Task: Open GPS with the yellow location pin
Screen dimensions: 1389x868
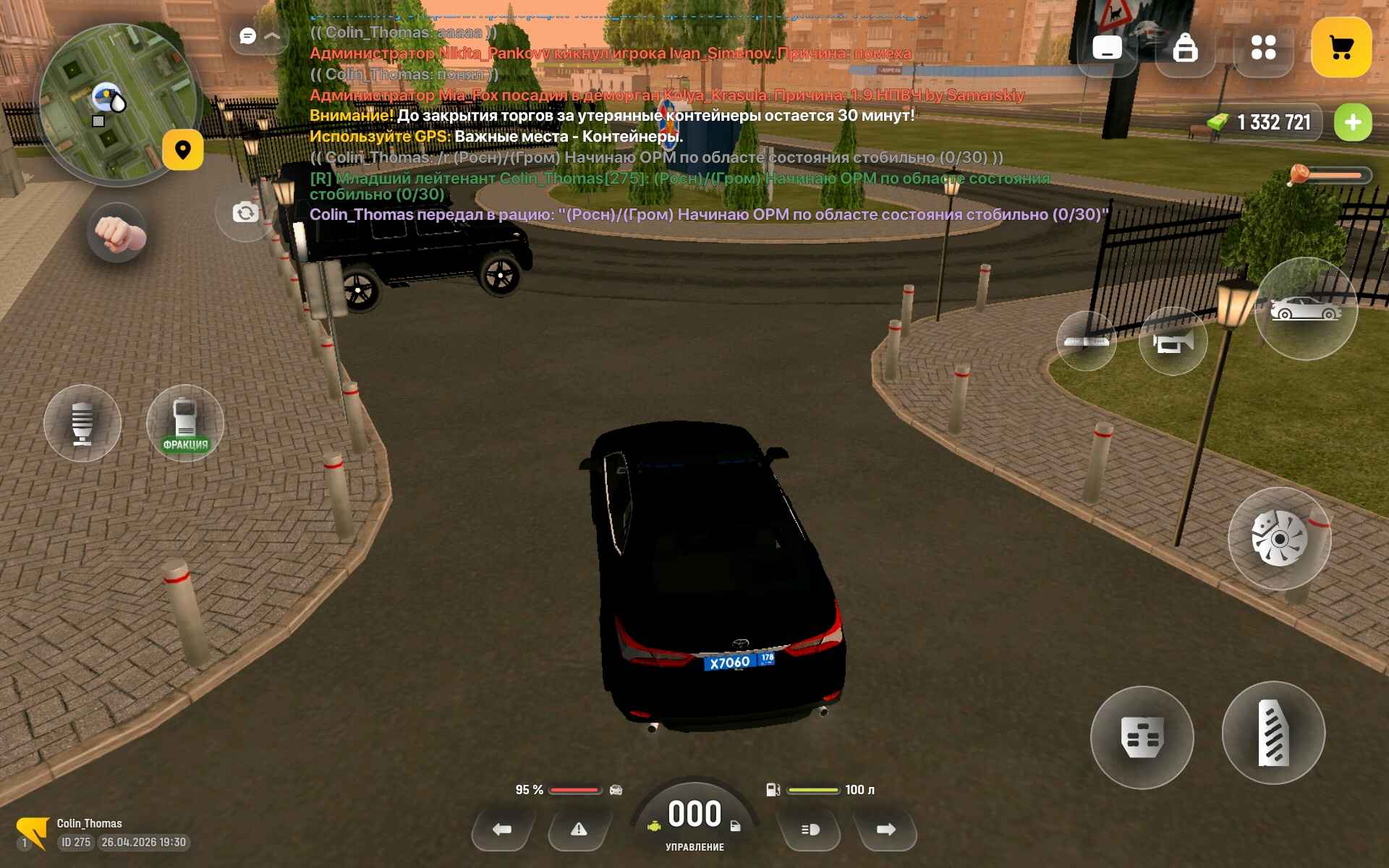Action: coord(182,150)
